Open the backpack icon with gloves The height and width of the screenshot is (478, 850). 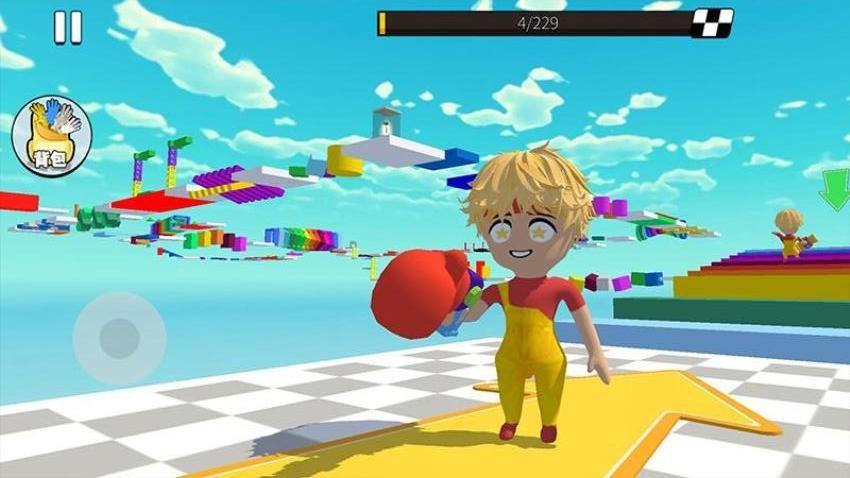[x=53, y=135]
